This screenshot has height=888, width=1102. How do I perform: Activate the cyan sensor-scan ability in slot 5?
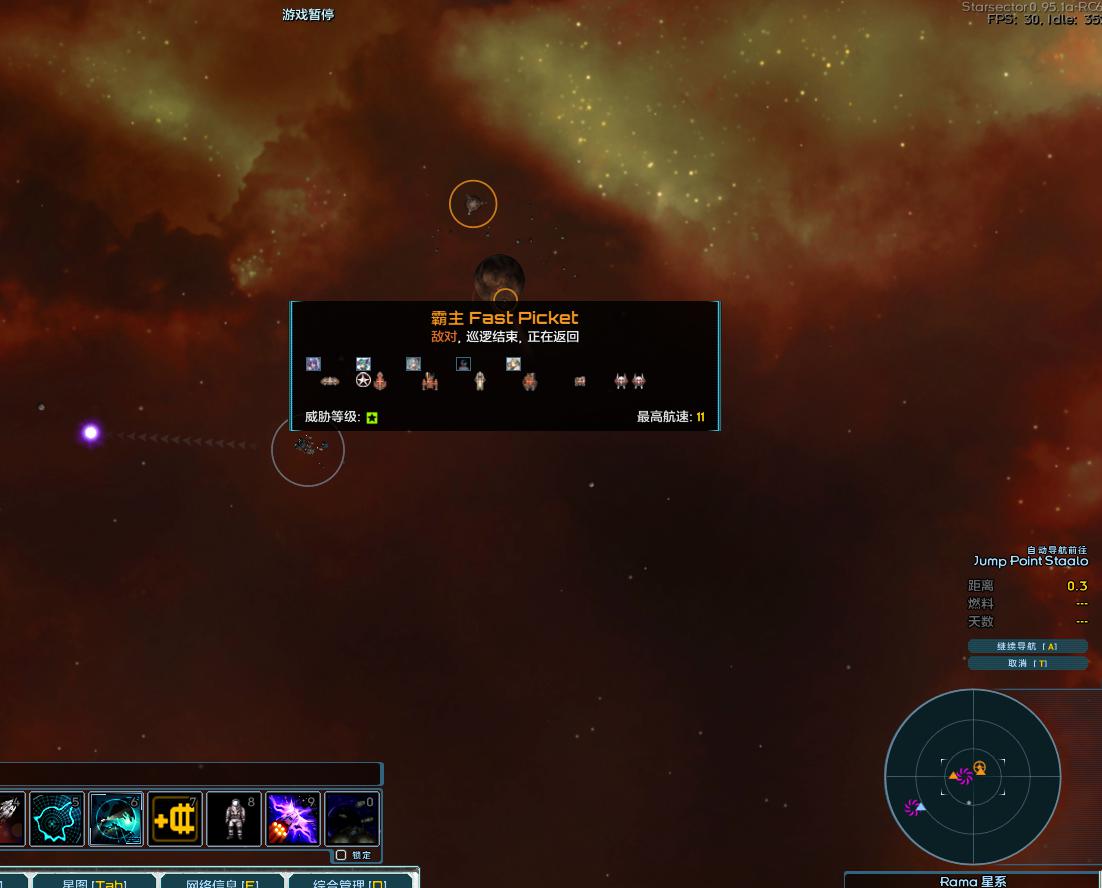click(x=56, y=819)
